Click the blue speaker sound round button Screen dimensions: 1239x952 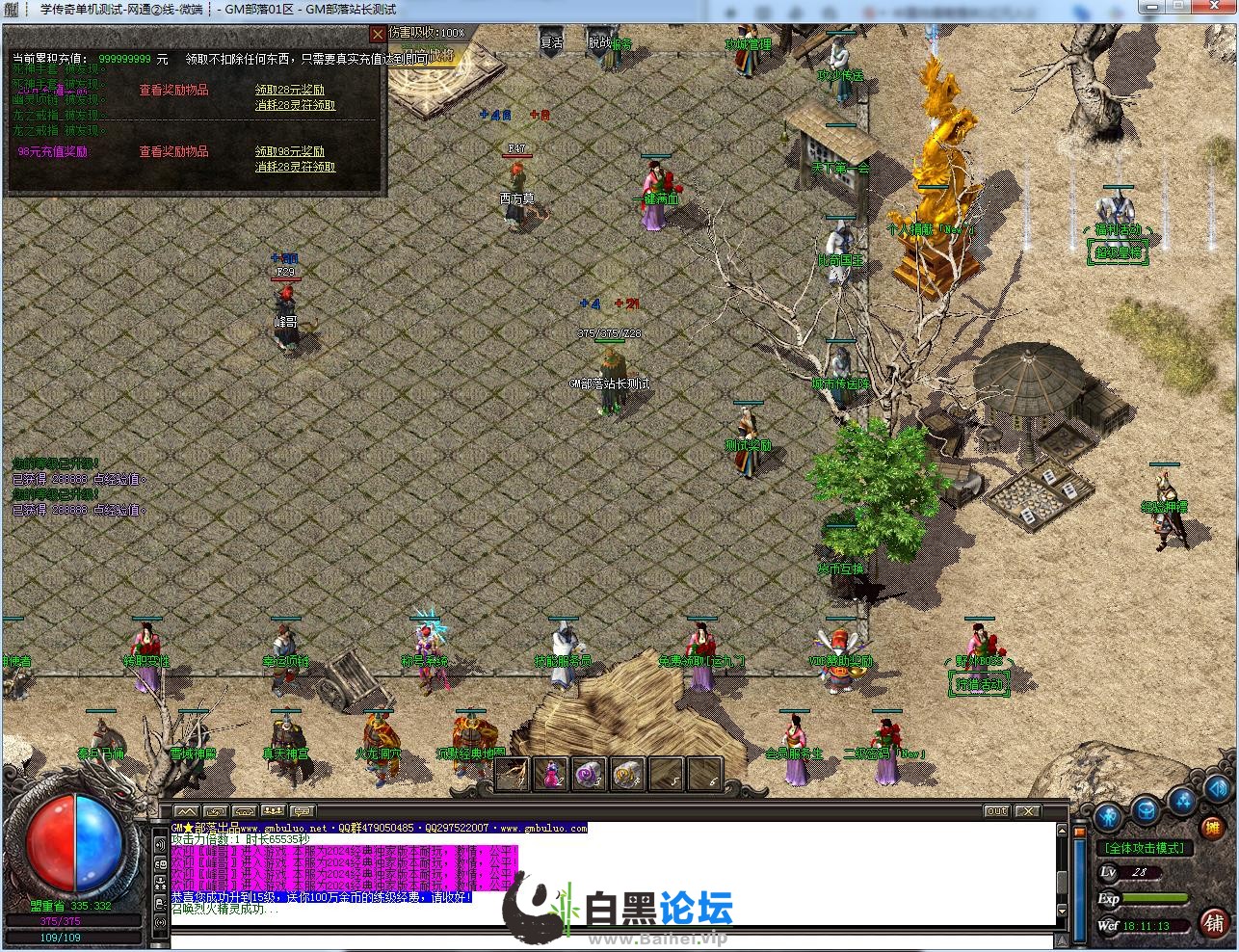coord(1216,788)
